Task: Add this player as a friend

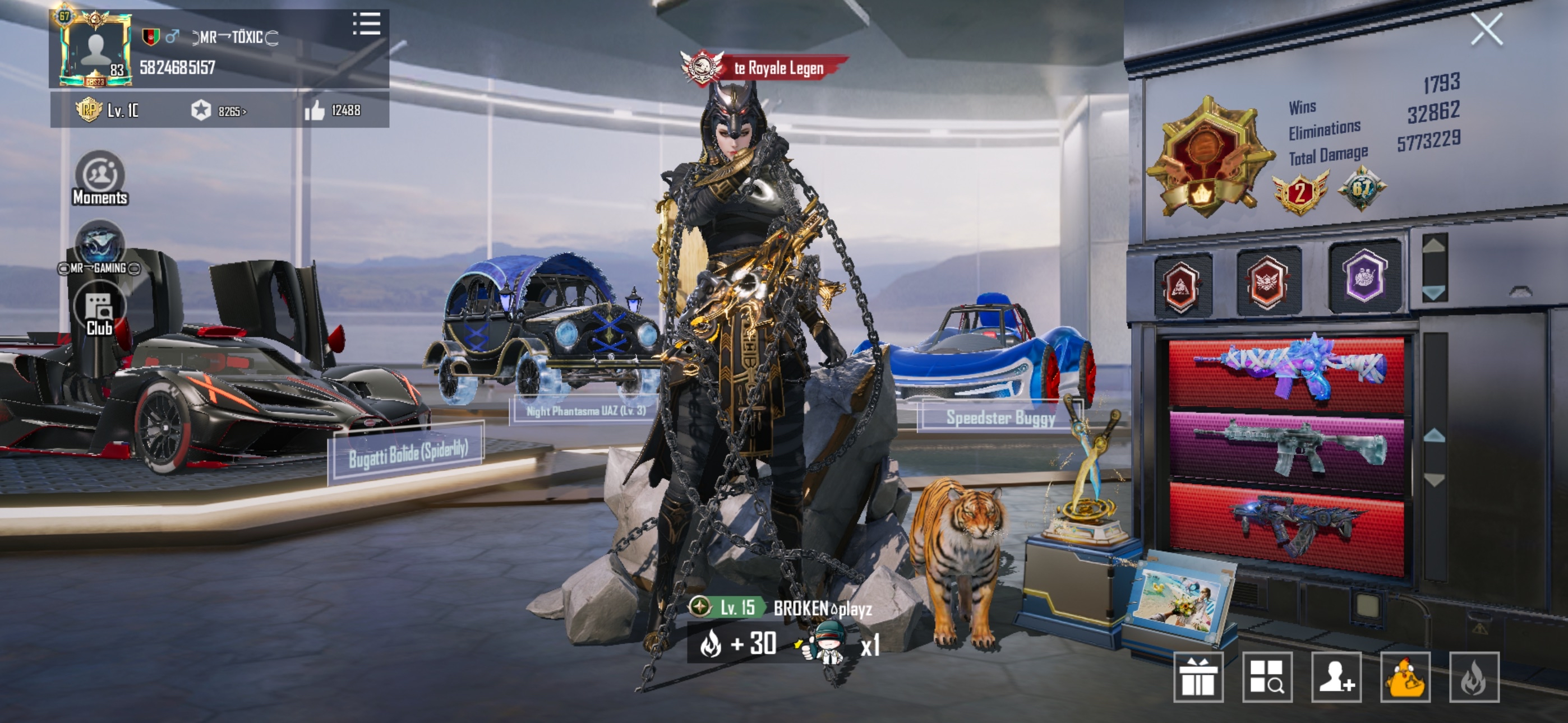Action: (x=1336, y=676)
